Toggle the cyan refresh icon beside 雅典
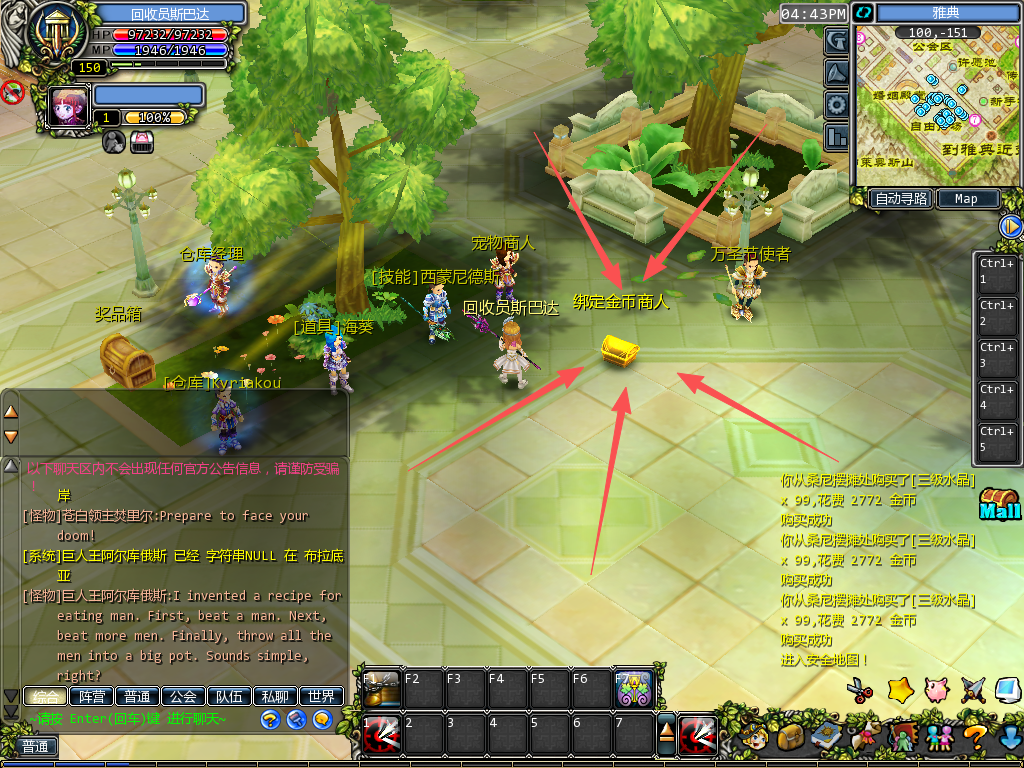1024x768 pixels. pyautogui.click(x=863, y=13)
